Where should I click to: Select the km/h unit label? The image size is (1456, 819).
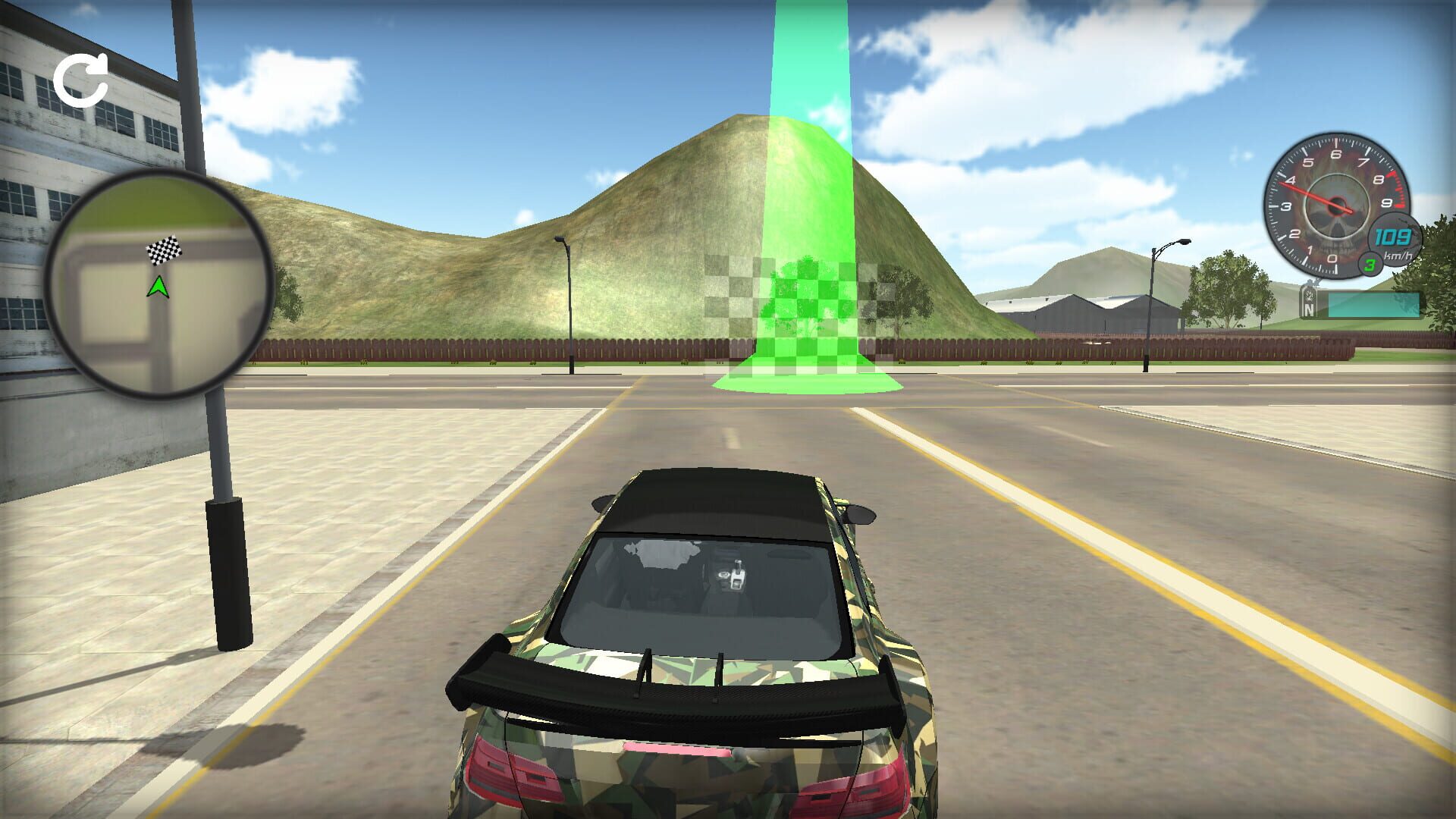[x=1398, y=256]
